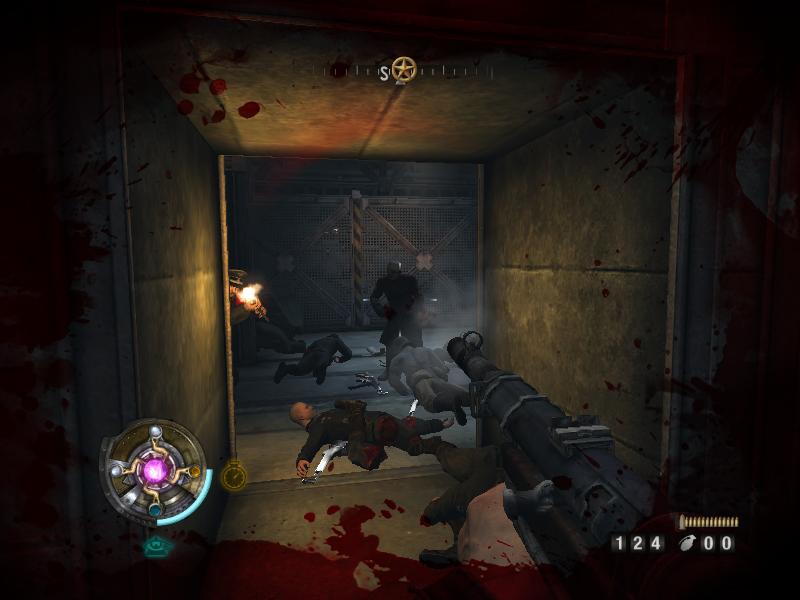Click the teal eye icon below medallion
This screenshot has width=800, height=600.
click(155, 546)
